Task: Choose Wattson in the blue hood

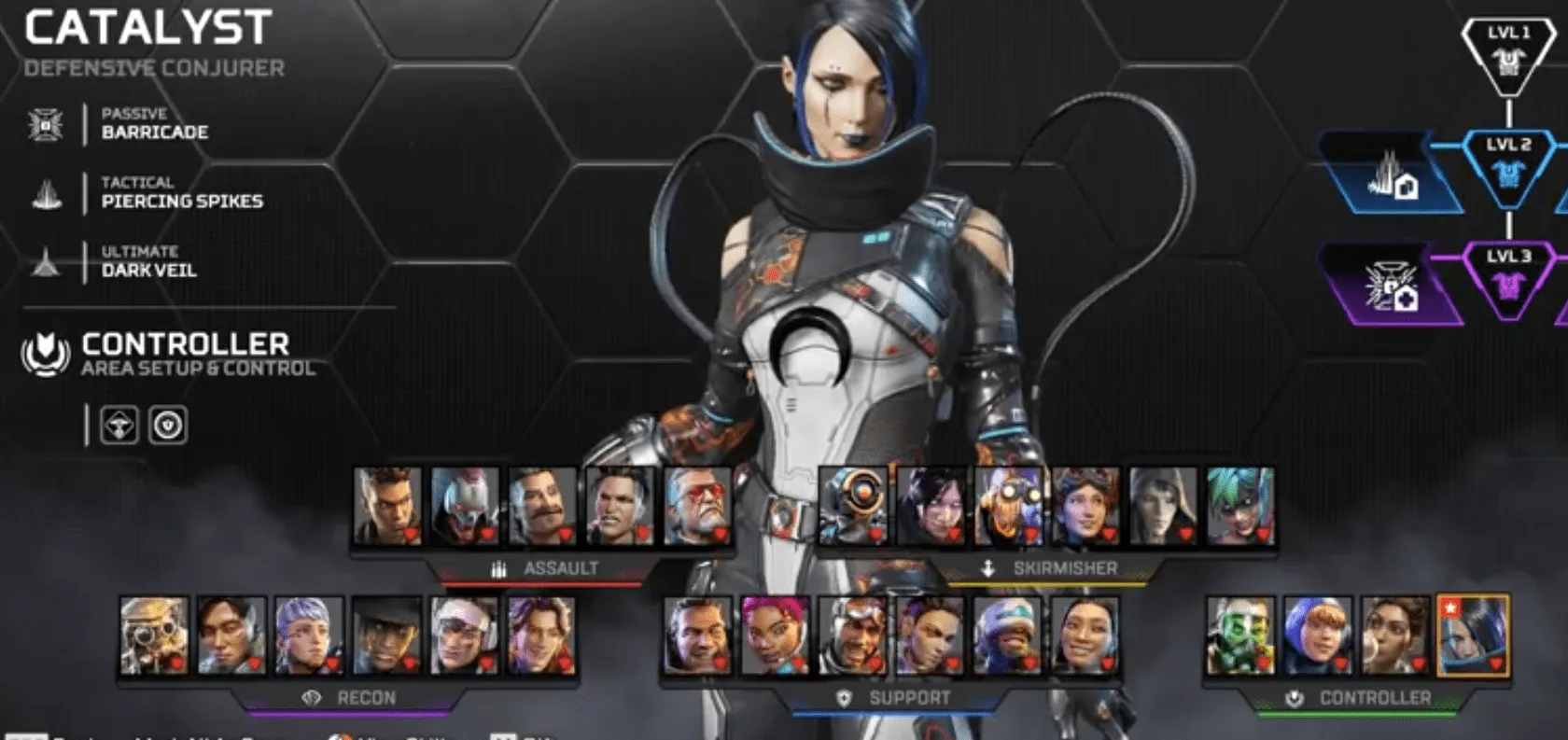Action: (x=1317, y=635)
